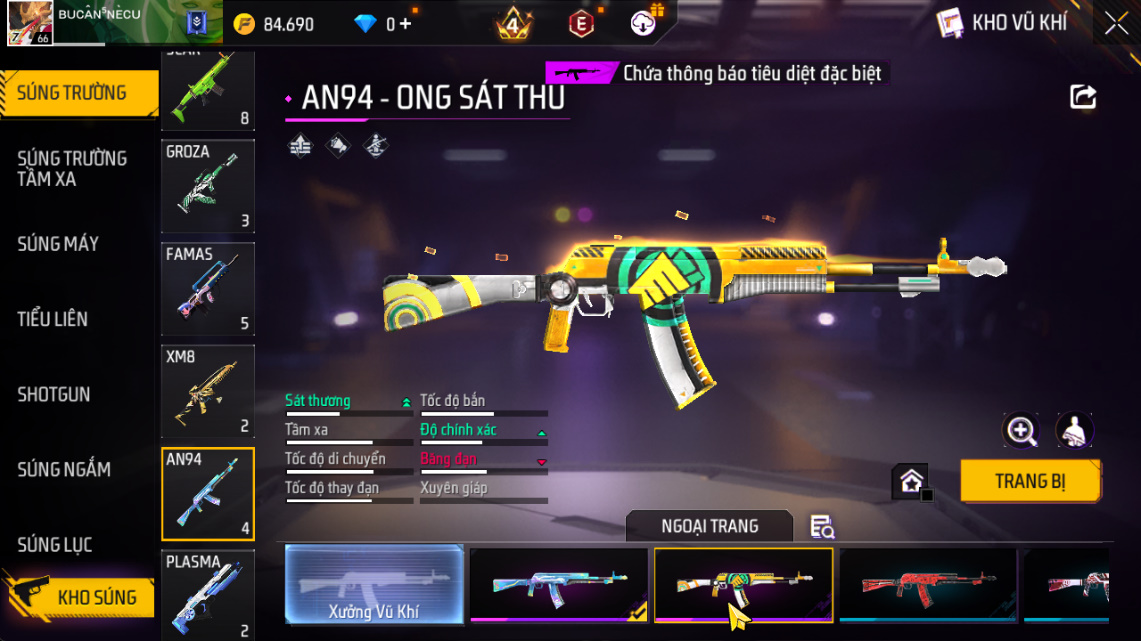Close the weapon armory screen

pyautogui.click(x=1116, y=24)
